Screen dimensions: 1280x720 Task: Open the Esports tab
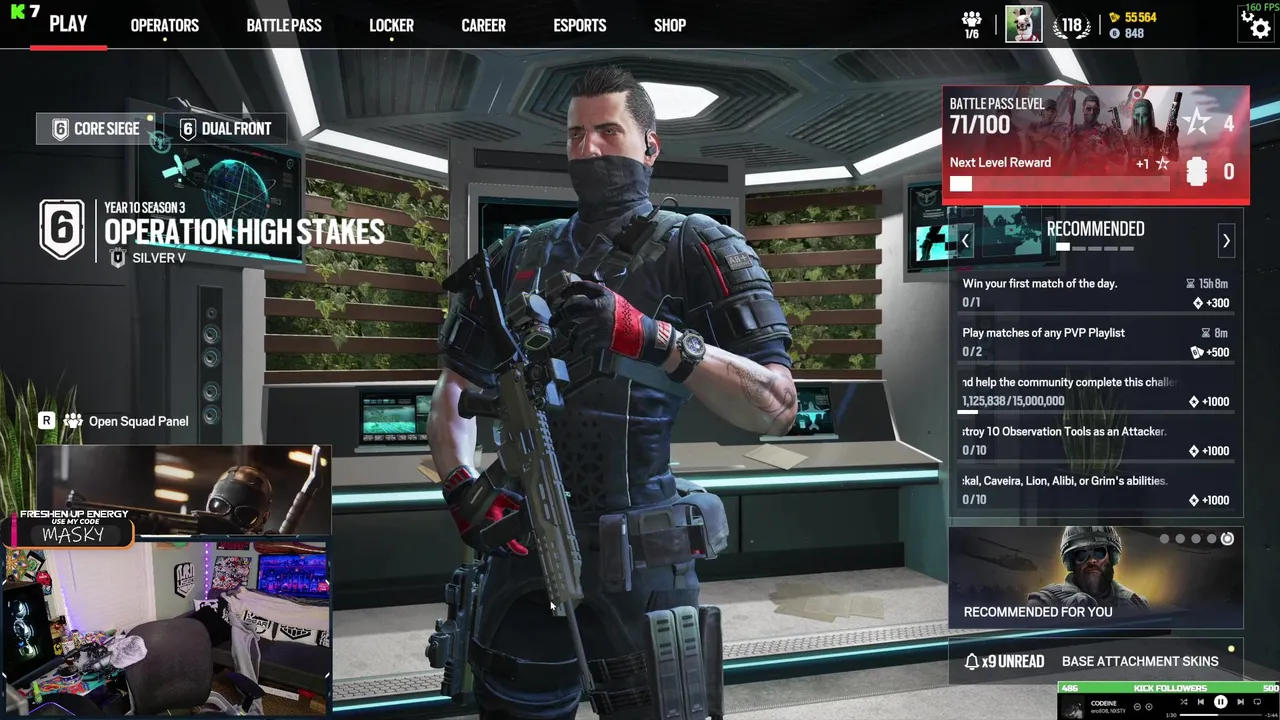coord(580,25)
